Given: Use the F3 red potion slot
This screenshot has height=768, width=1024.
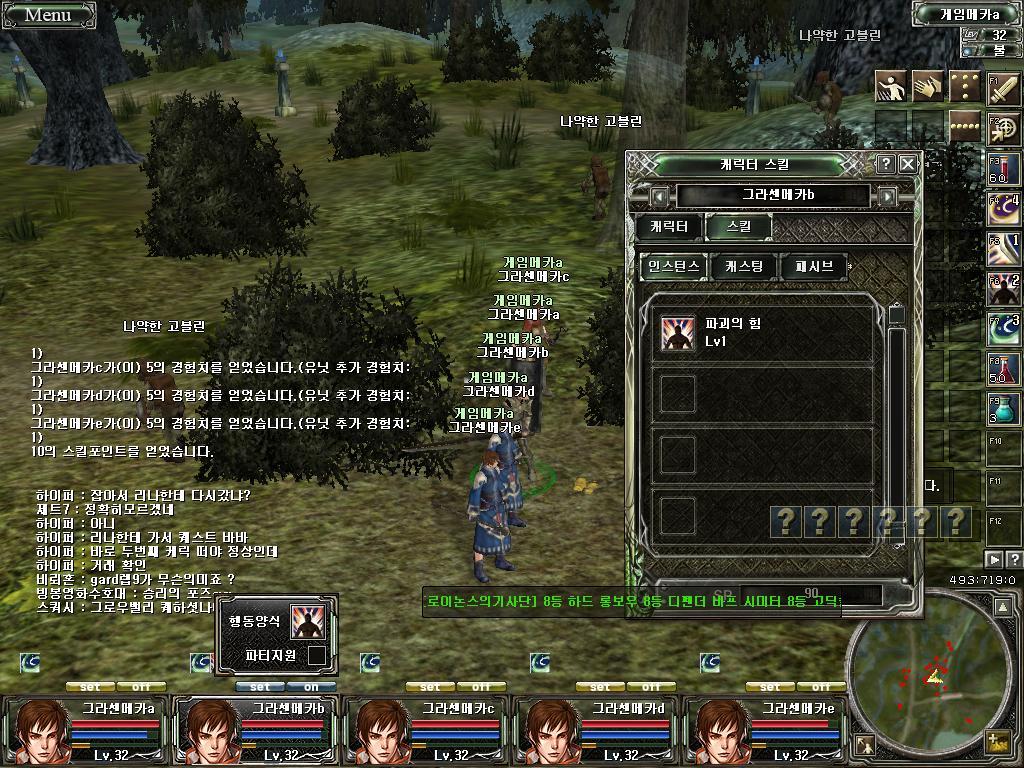Looking at the screenshot, I should pos(1003,168).
